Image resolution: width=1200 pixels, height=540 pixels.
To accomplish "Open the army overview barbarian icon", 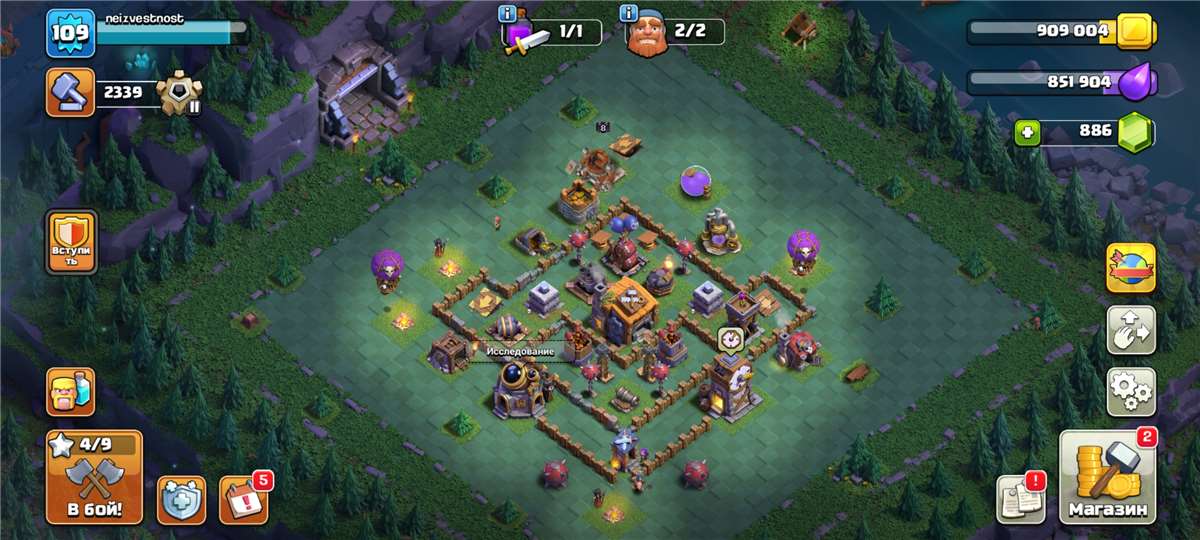I will 71,392.
